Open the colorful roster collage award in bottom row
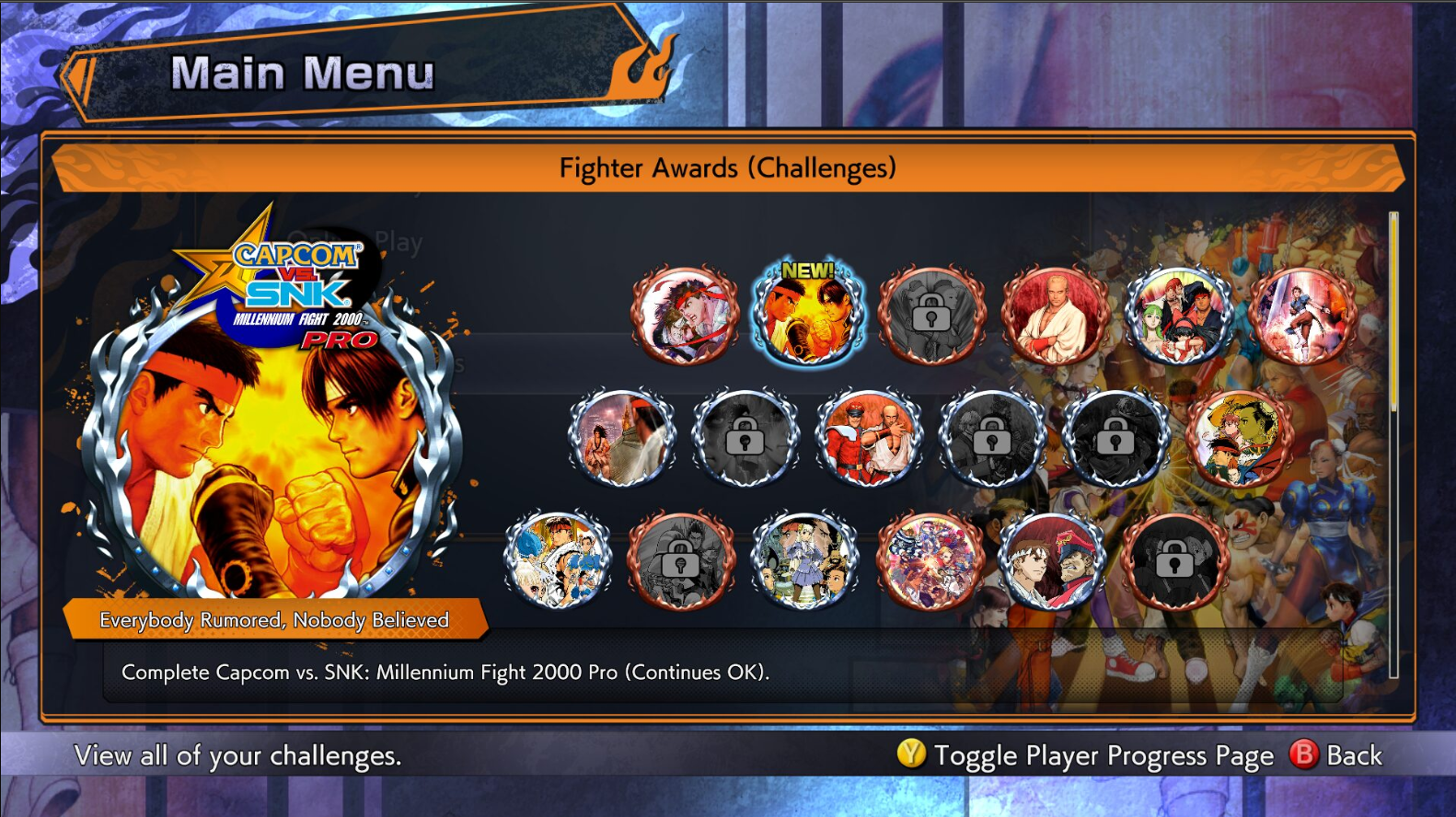This screenshot has height=817, width=1456. coord(932,561)
